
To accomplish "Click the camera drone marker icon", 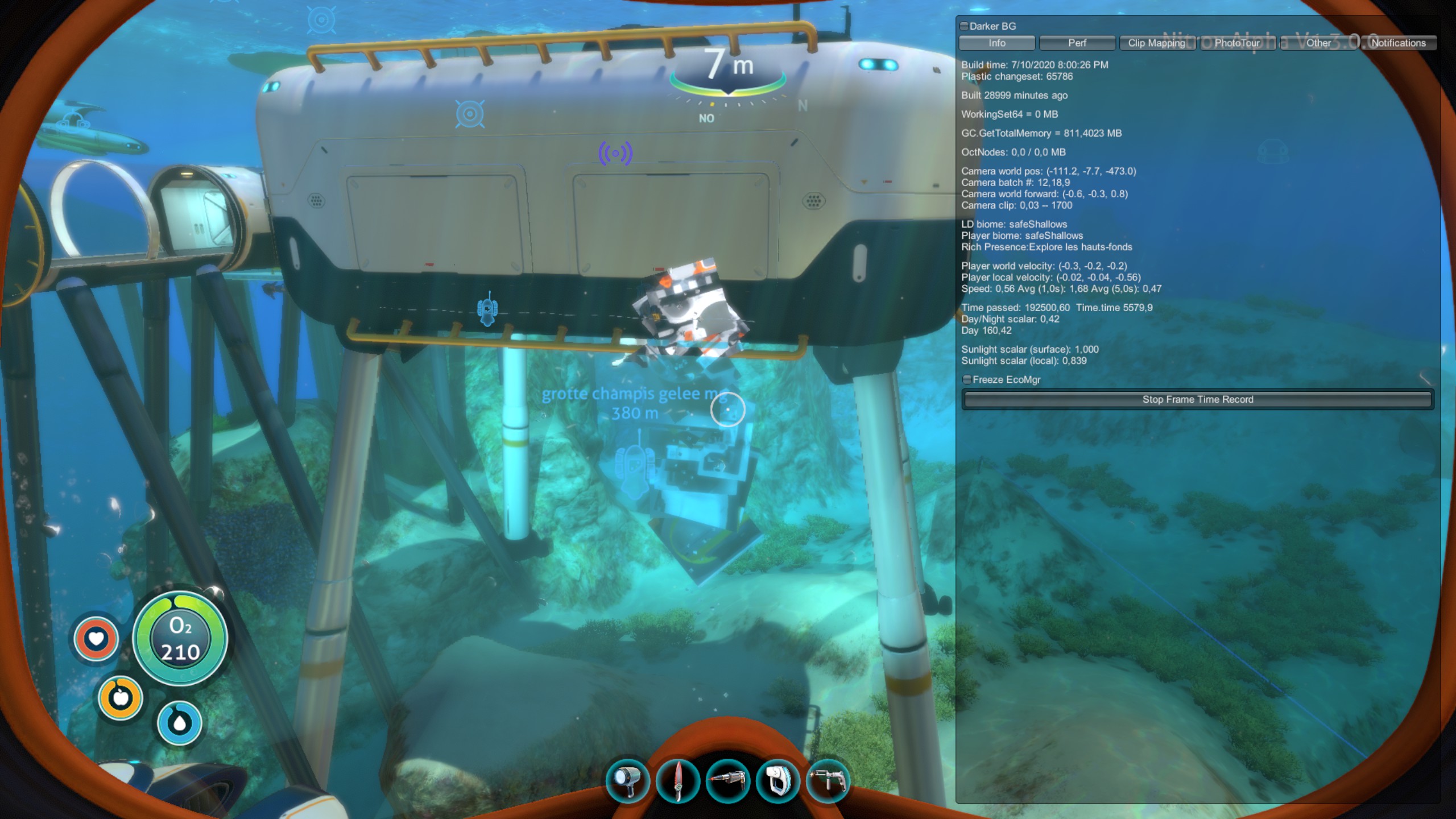I will coord(488,310).
